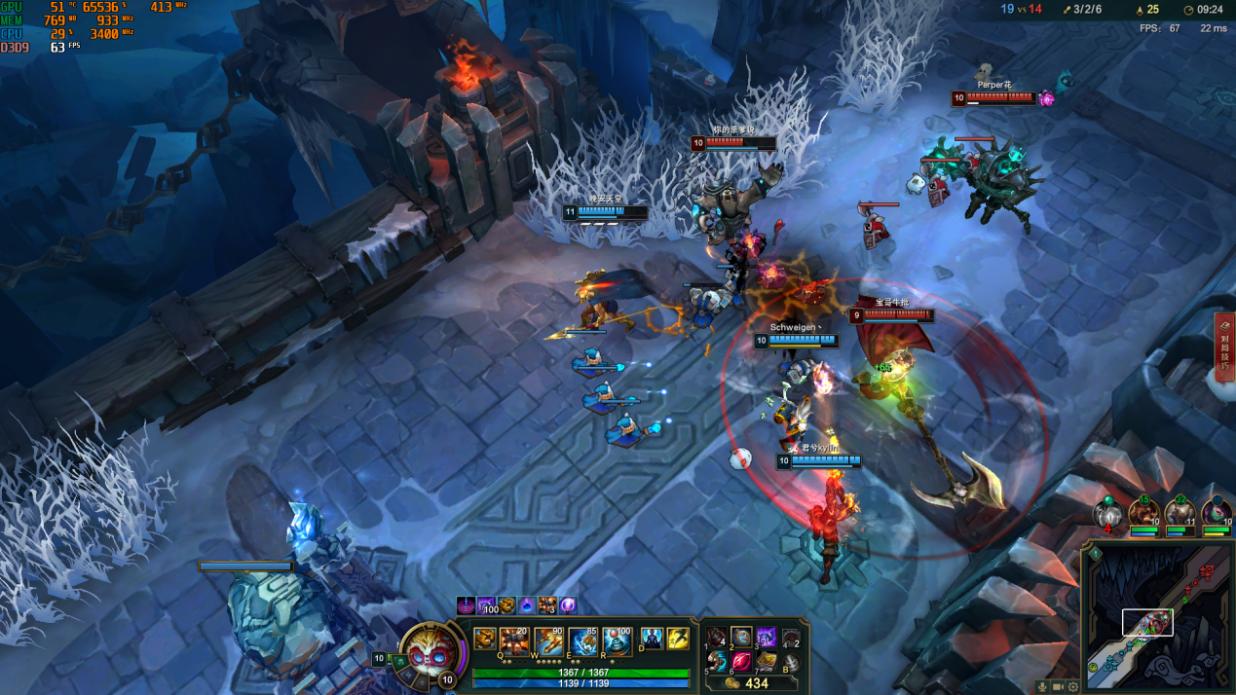Viewport: 1236px width, 695px height.
Task: Select the red gem item in slot 6
Action: [x=741, y=661]
